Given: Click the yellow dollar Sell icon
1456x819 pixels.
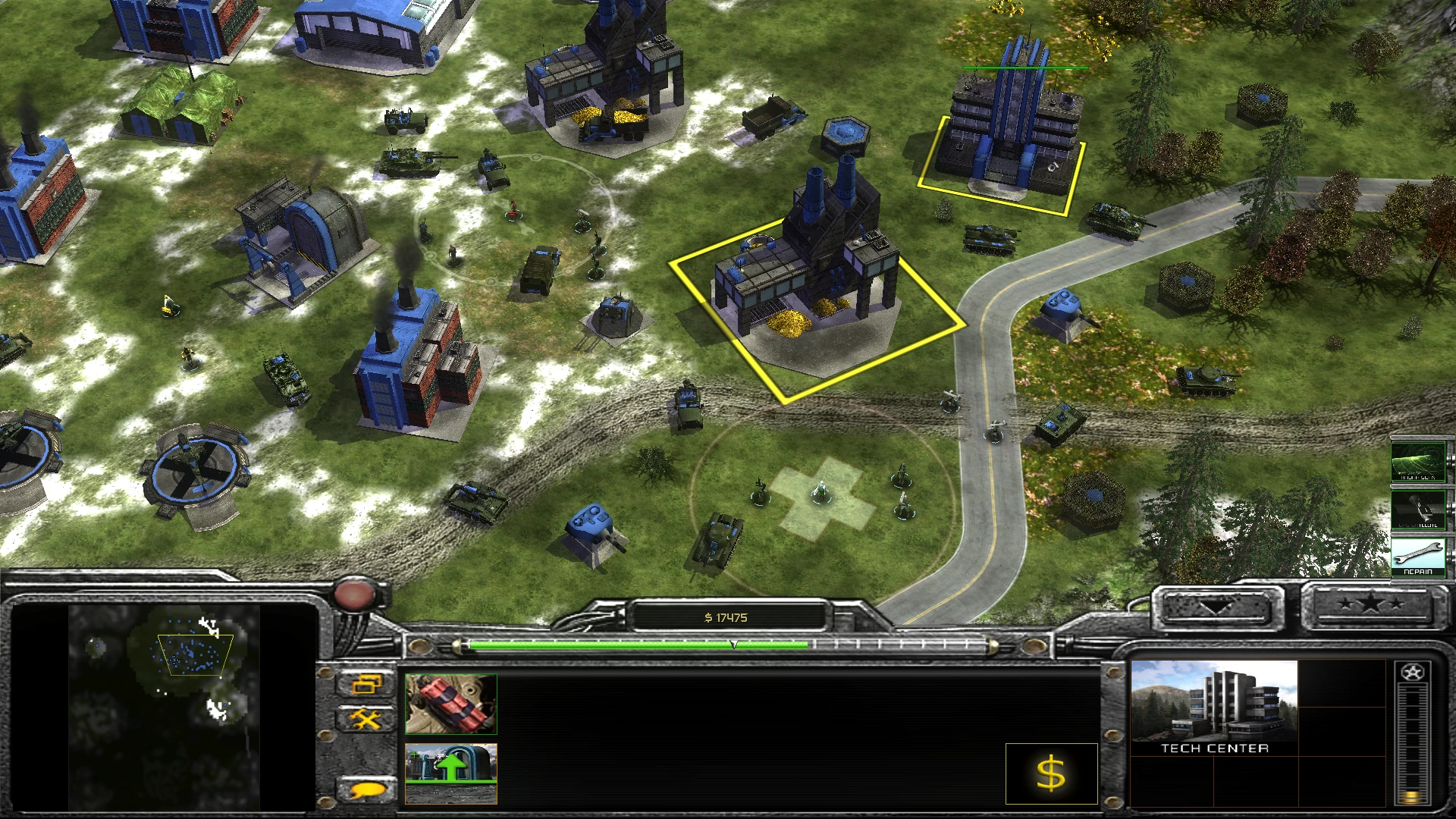Looking at the screenshot, I should pyautogui.click(x=1051, y=774).
